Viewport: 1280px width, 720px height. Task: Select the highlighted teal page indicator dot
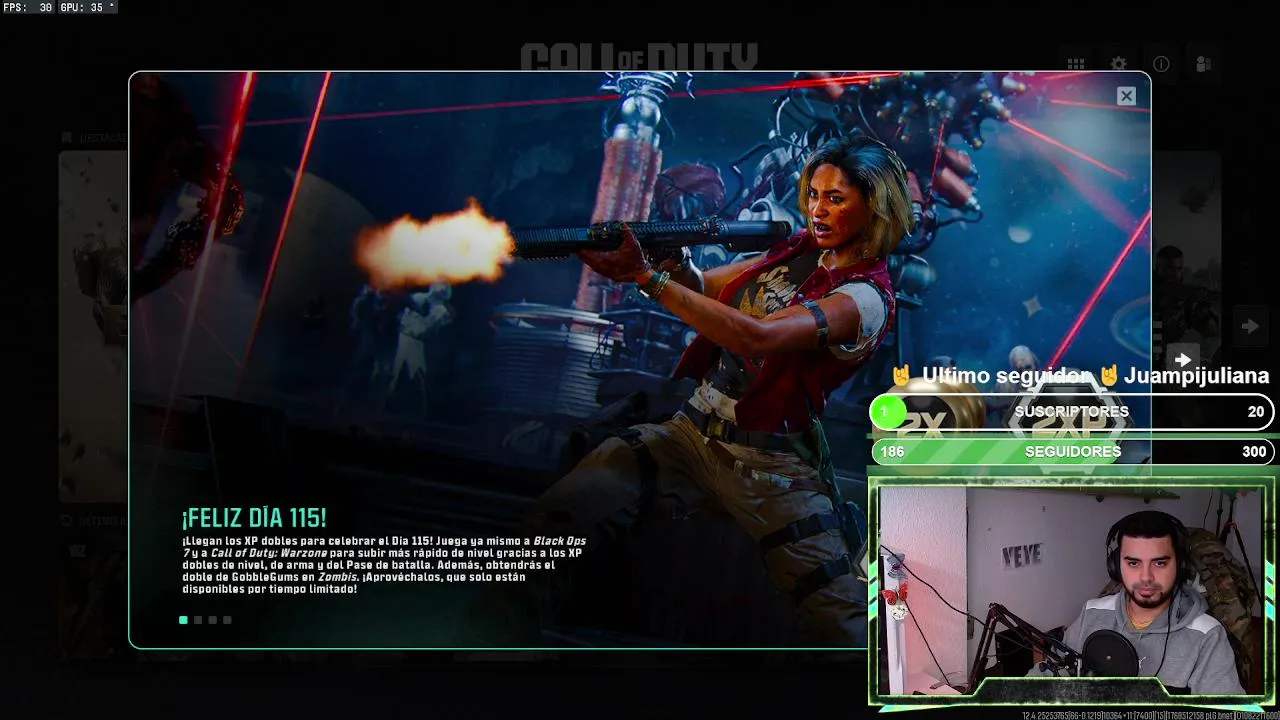coord(183,620)
